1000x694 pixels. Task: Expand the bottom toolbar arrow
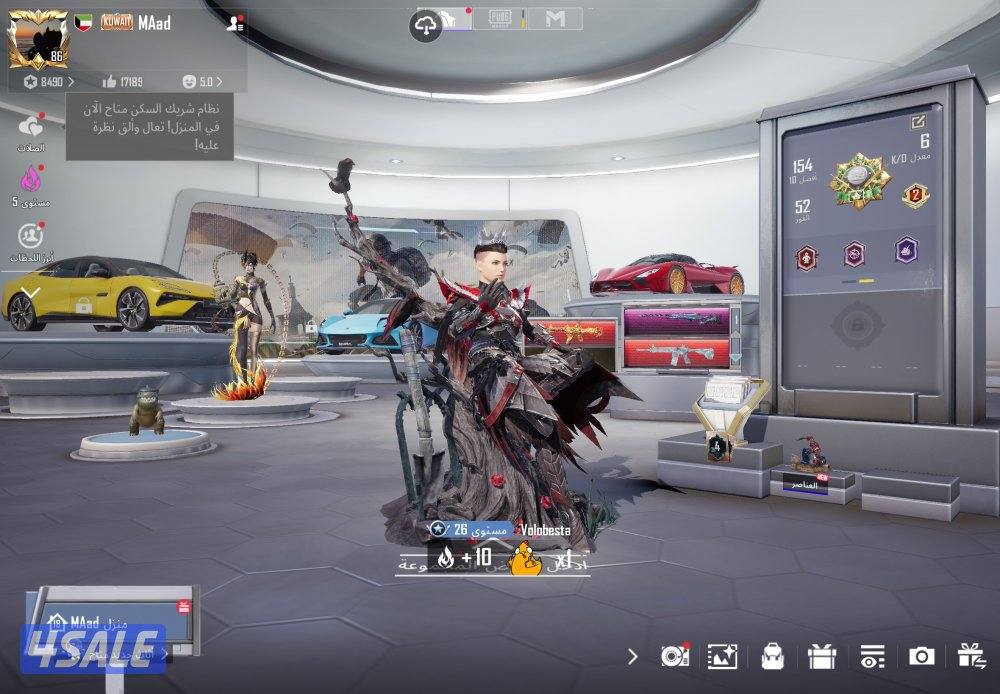(632, 656)
